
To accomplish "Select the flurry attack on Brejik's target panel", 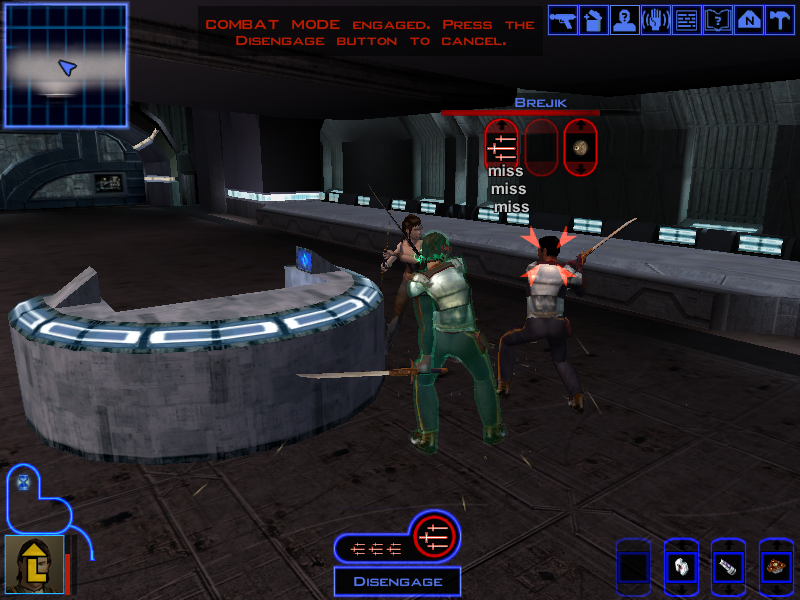I will [501, 148].
